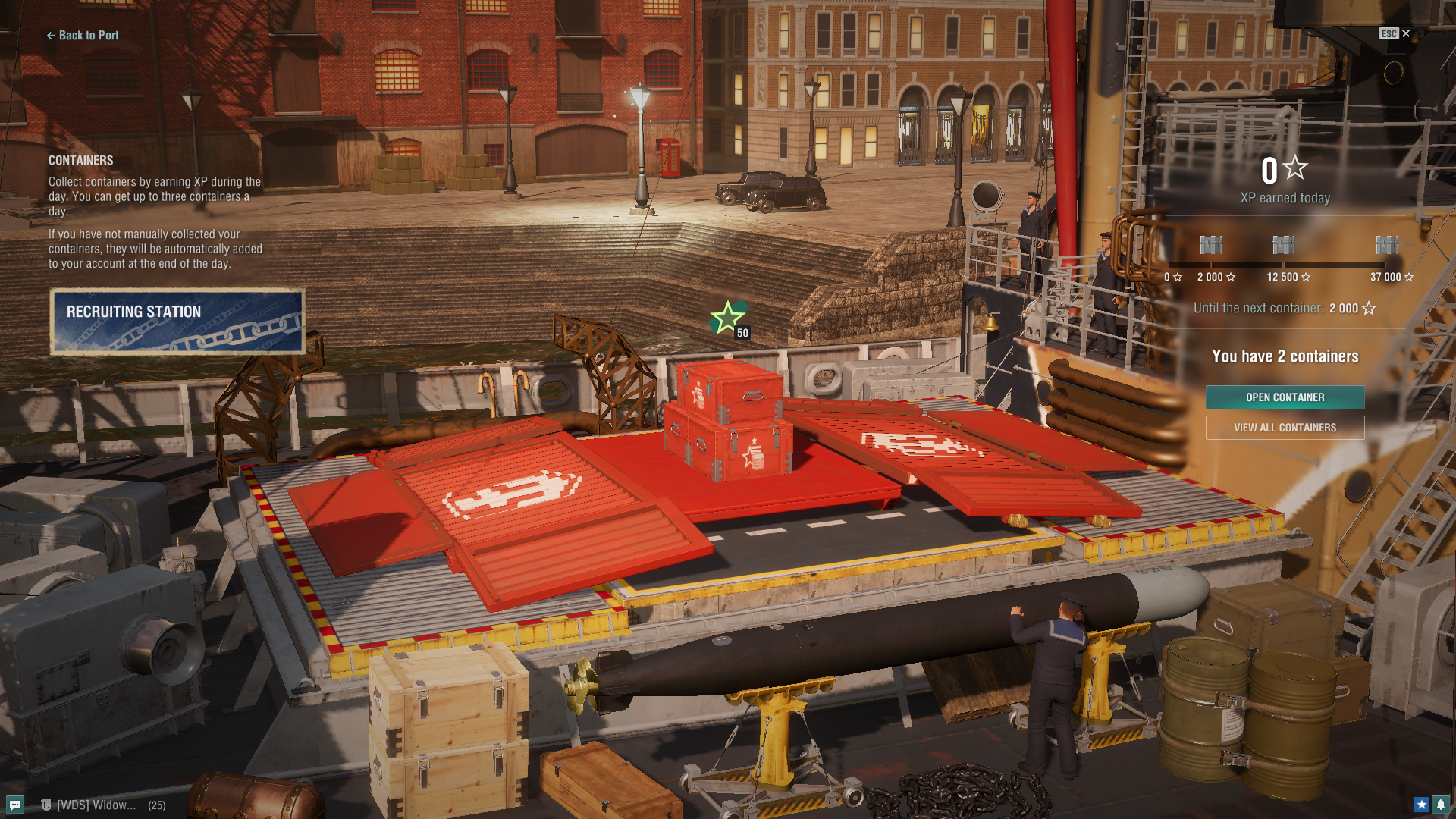Open a container
Screen dimensions: 1456x819
(1285, 397)
